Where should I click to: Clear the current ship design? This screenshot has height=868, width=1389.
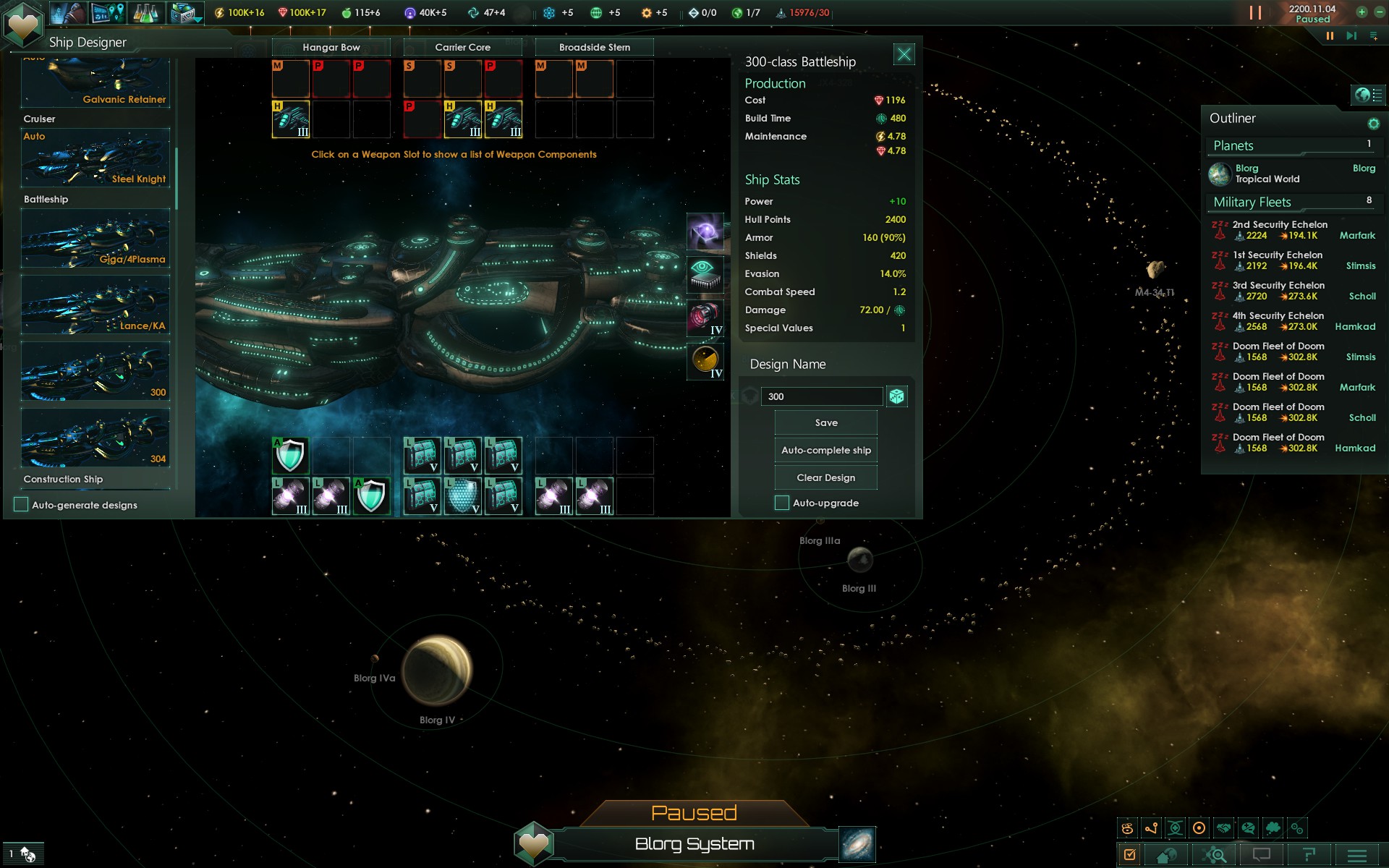click(825, 478)
